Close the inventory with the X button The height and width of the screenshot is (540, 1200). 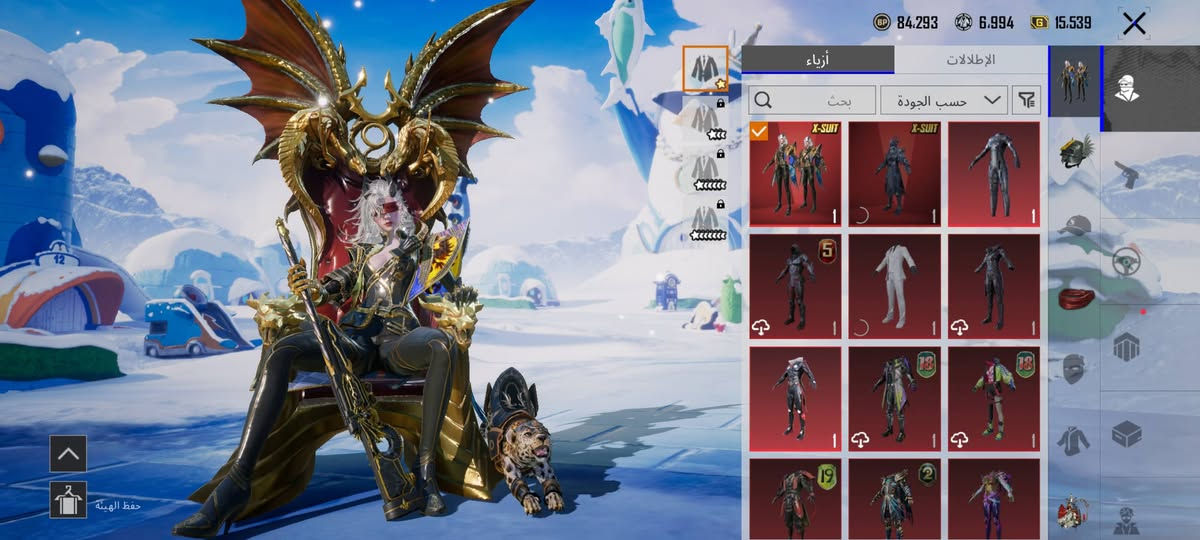[x=1134, y=24]
